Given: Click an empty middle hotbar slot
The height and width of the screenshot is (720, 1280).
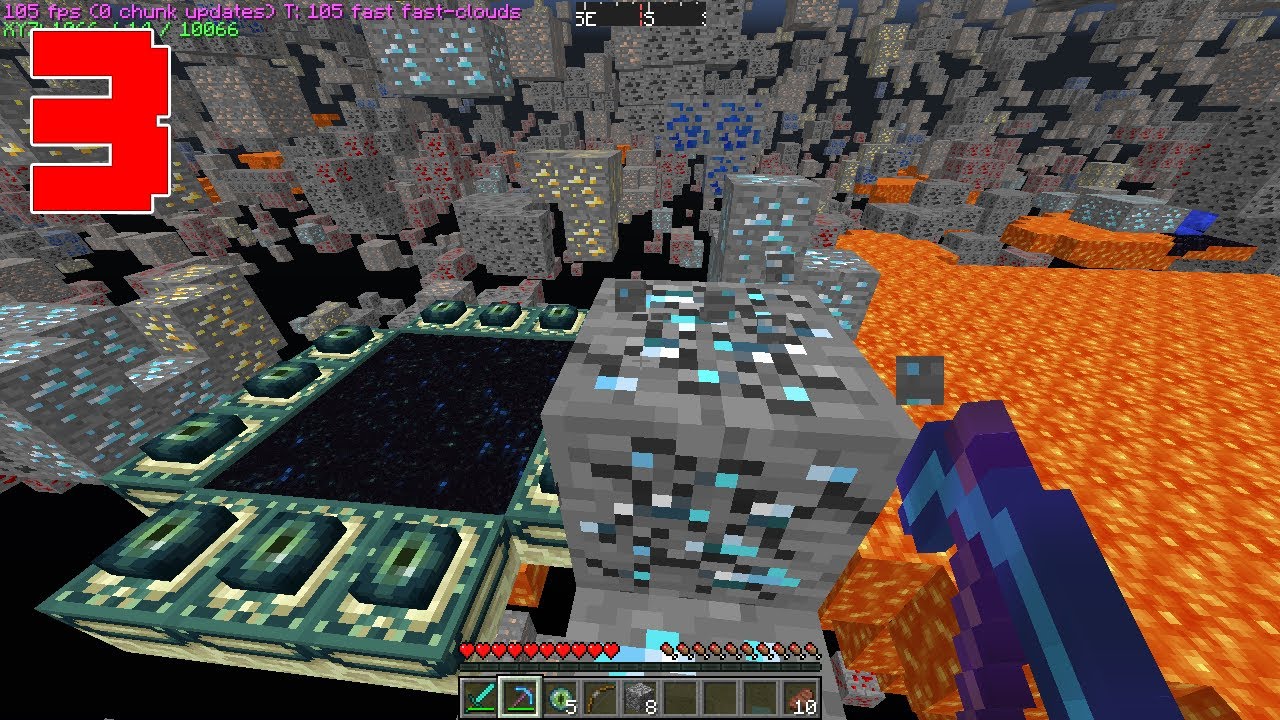Looking at the screenshot, I should coord(720,697).
